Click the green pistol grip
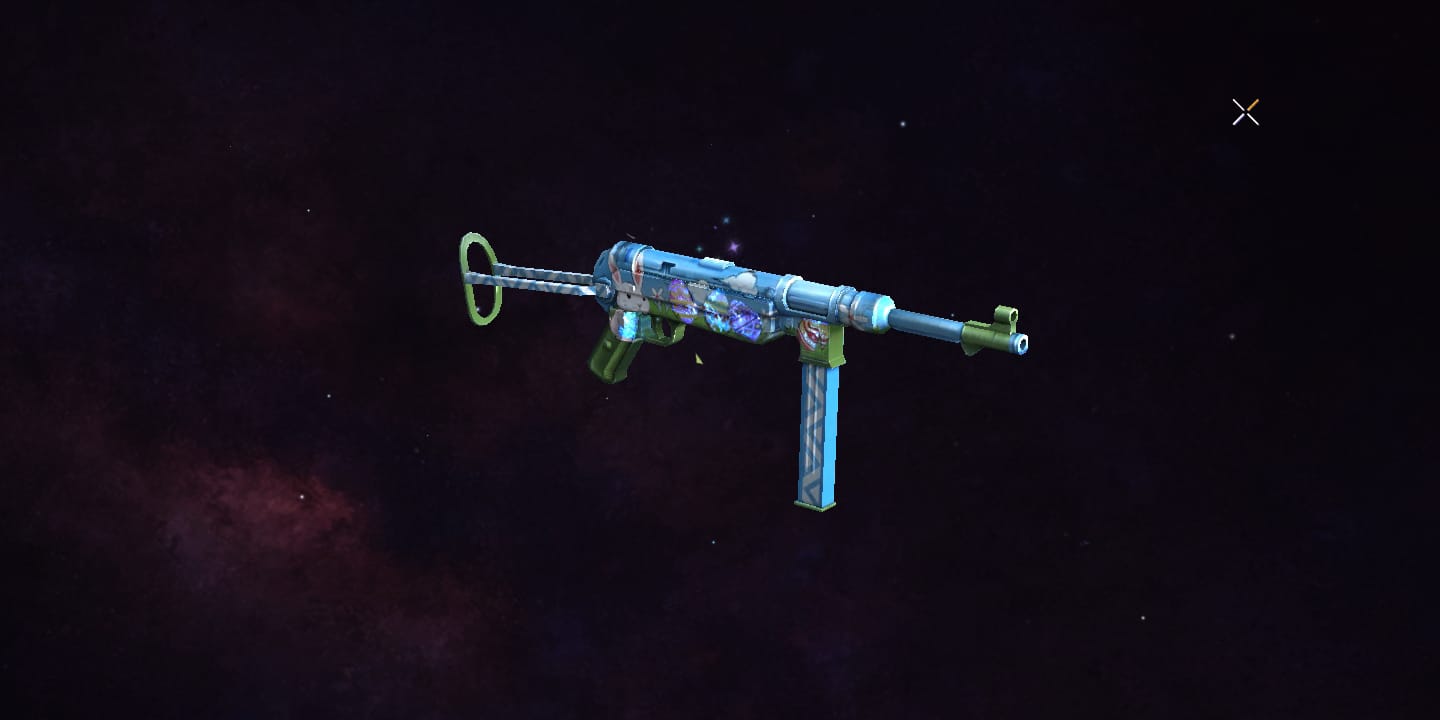Image resolution: width=1440 pixels, height=720 pixels. pyautogui.click(x=608, y=358)
